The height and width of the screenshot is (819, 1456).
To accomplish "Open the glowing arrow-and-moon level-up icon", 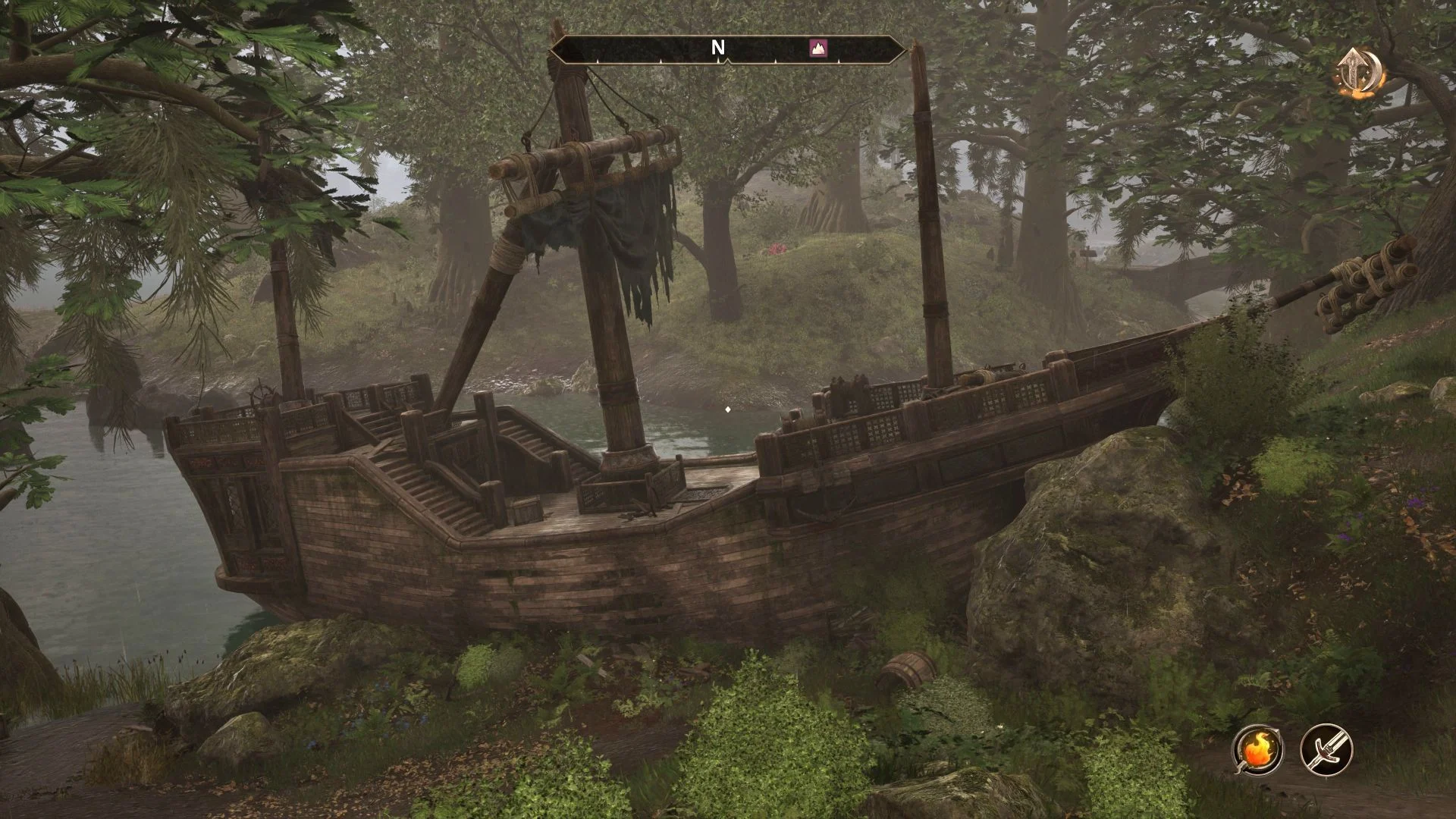I will point(1360,72).
